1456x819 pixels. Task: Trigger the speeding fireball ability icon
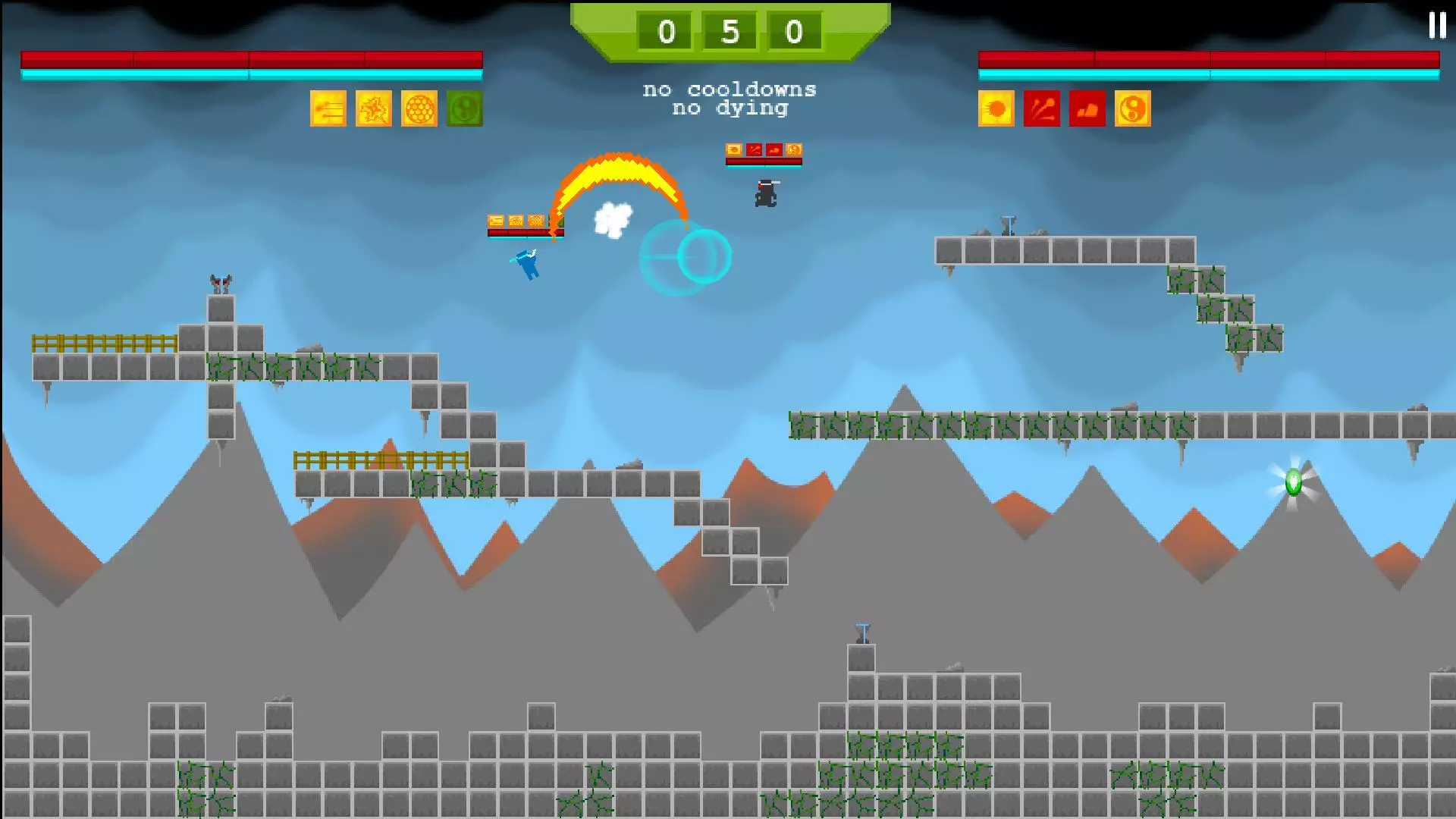point(996,109)
